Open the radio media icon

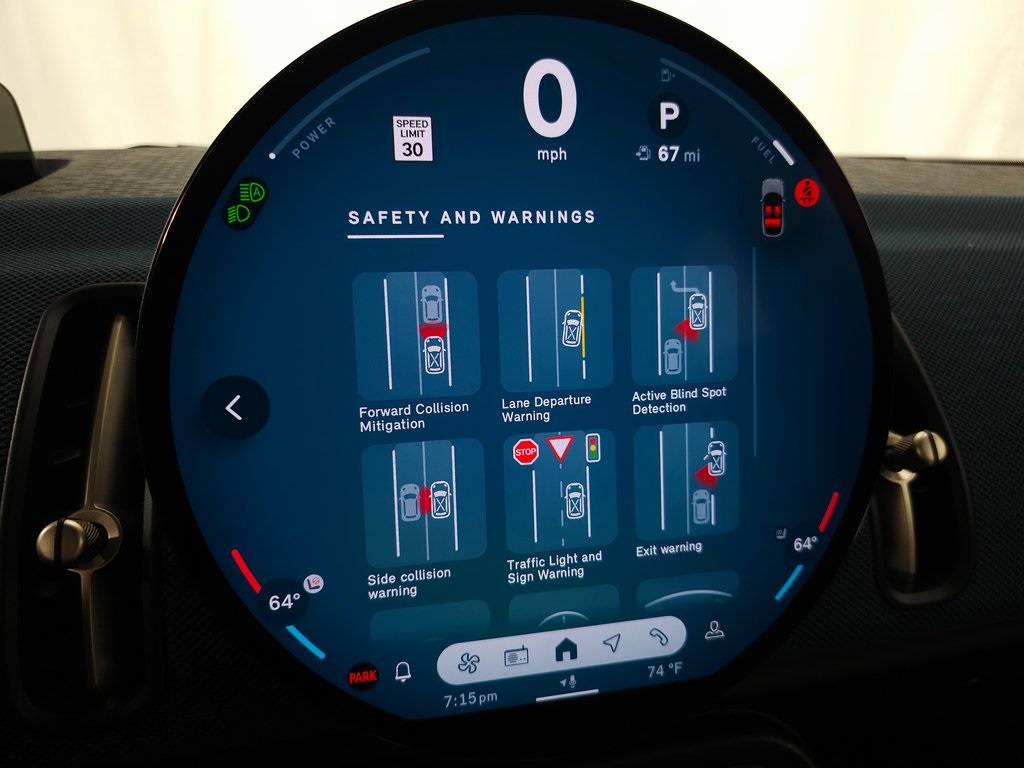pyautogui.click(x=516, y=656)
